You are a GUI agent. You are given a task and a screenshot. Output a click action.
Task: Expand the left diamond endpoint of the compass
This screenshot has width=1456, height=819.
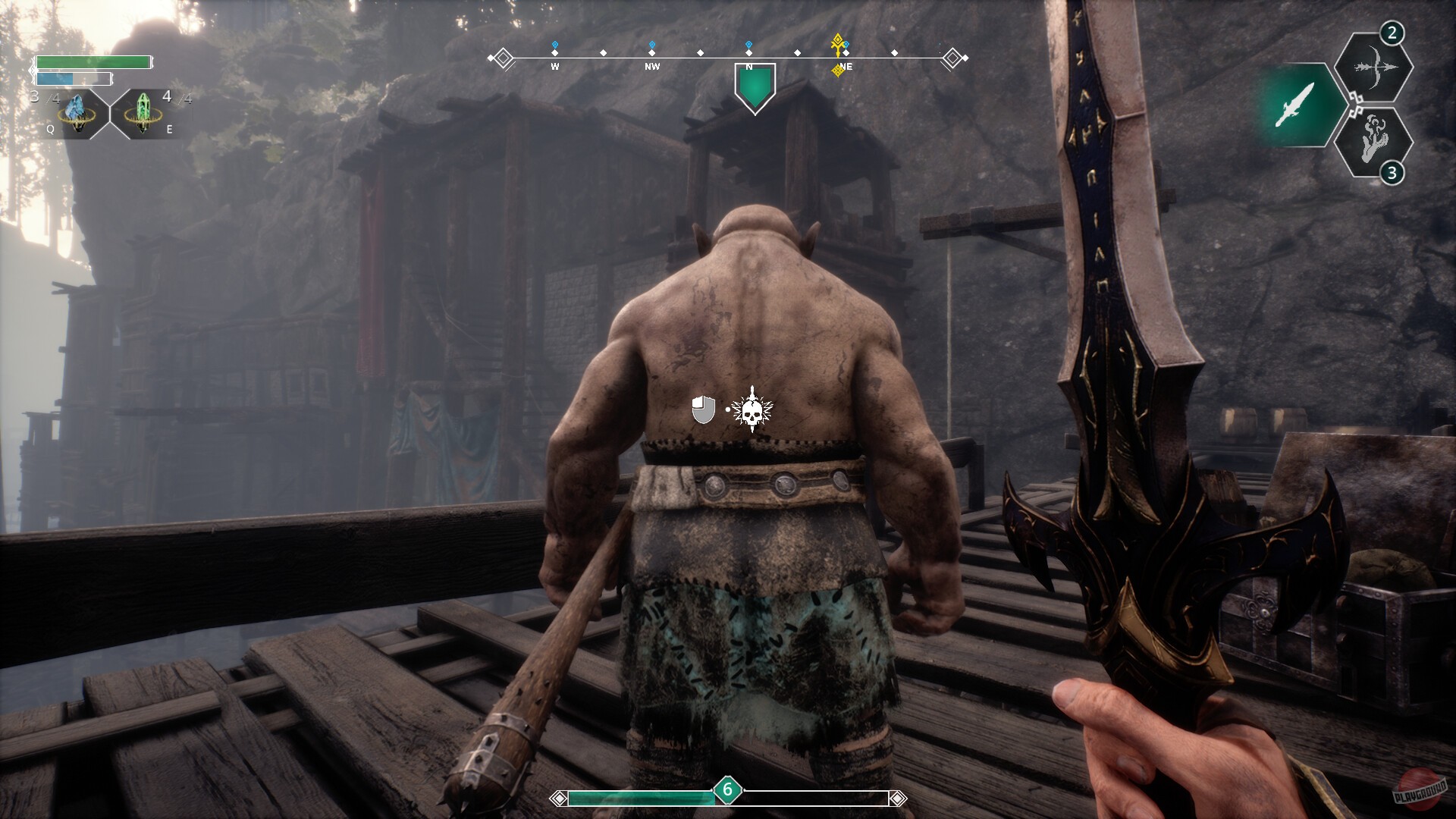(502, 55)
